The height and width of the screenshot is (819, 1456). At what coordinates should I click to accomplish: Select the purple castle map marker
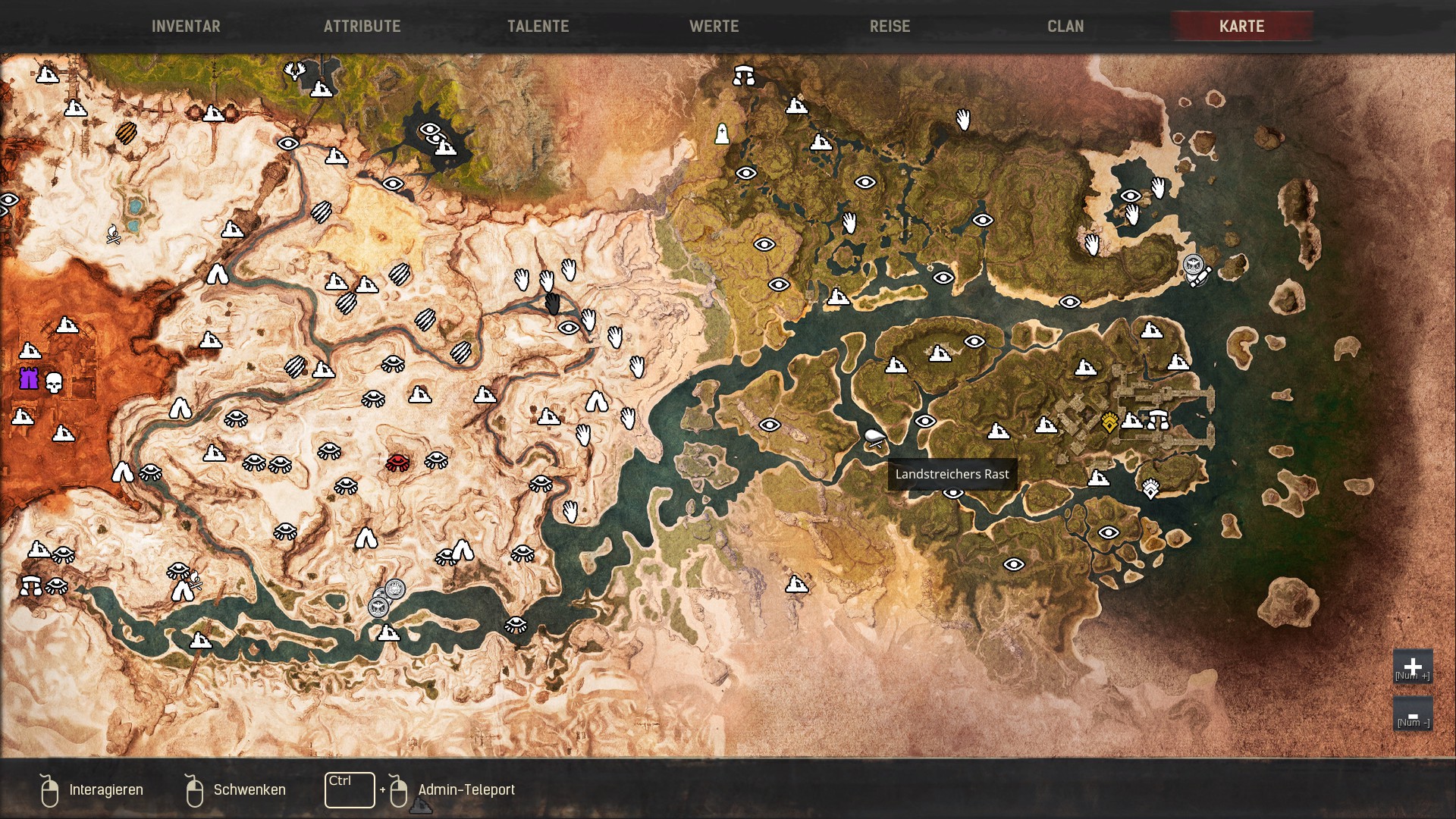29,378
